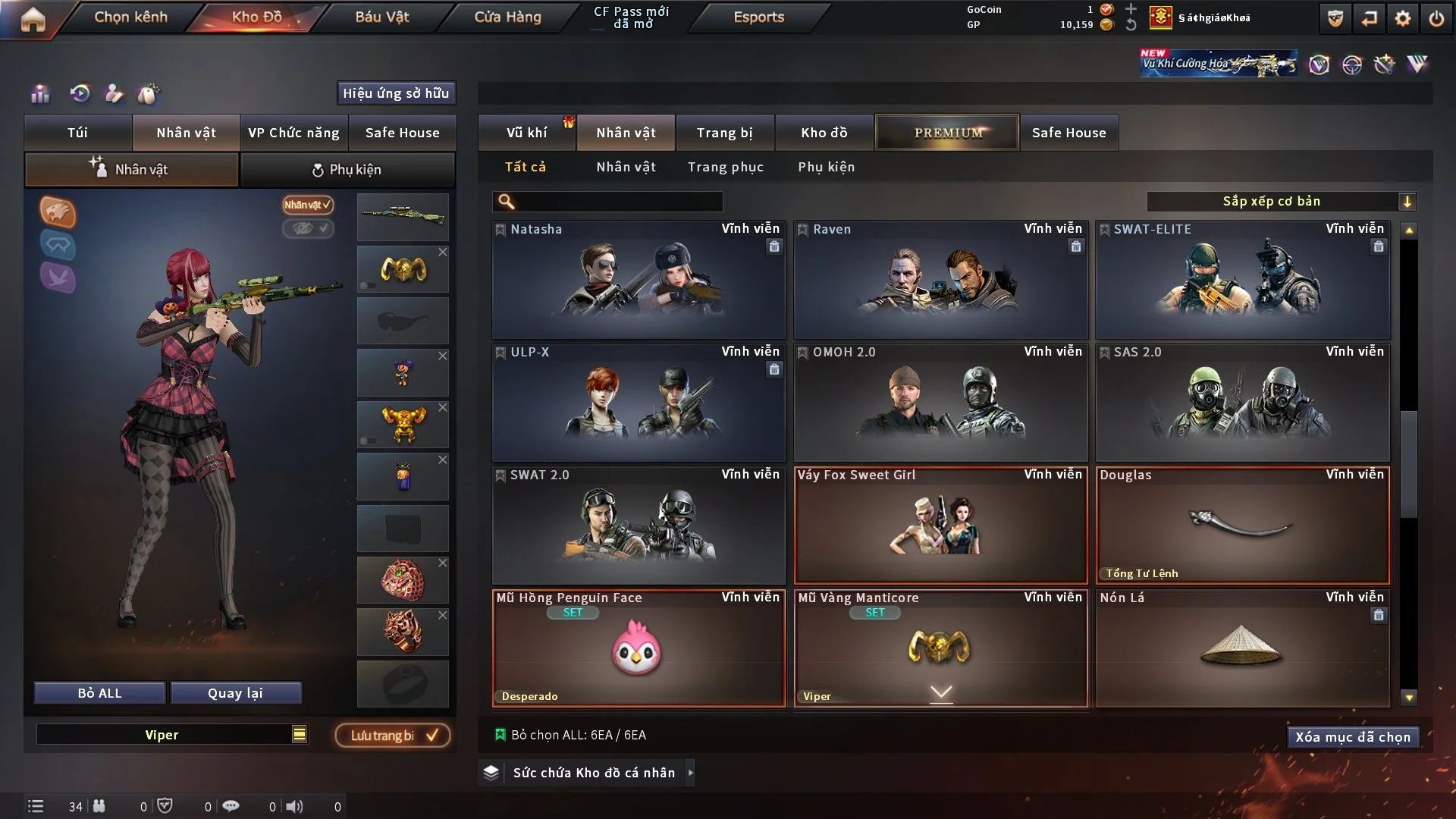Expand Sức chứa Kho đồ cá nhân section
1456x819 pixels.
(x=690, y=773)
